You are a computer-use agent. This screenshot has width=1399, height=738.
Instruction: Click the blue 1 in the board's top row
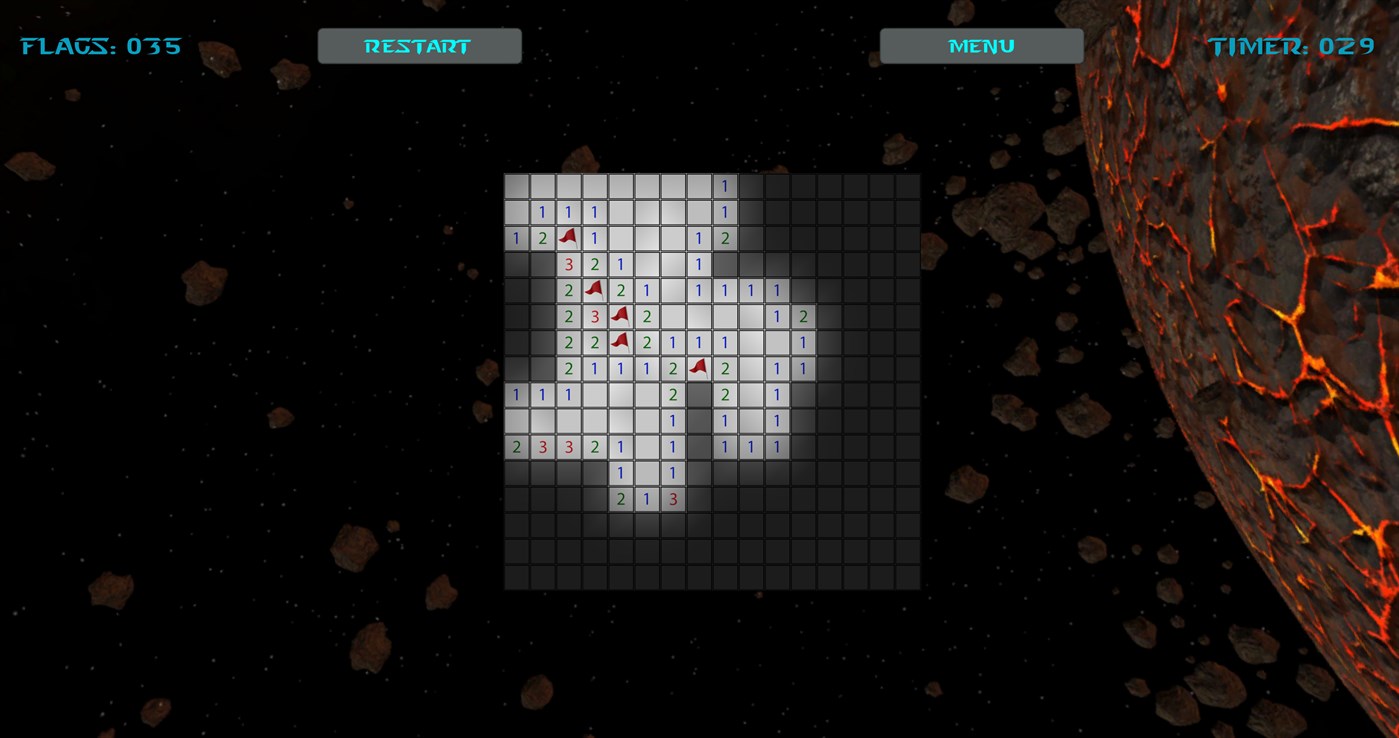click(723, 186)
